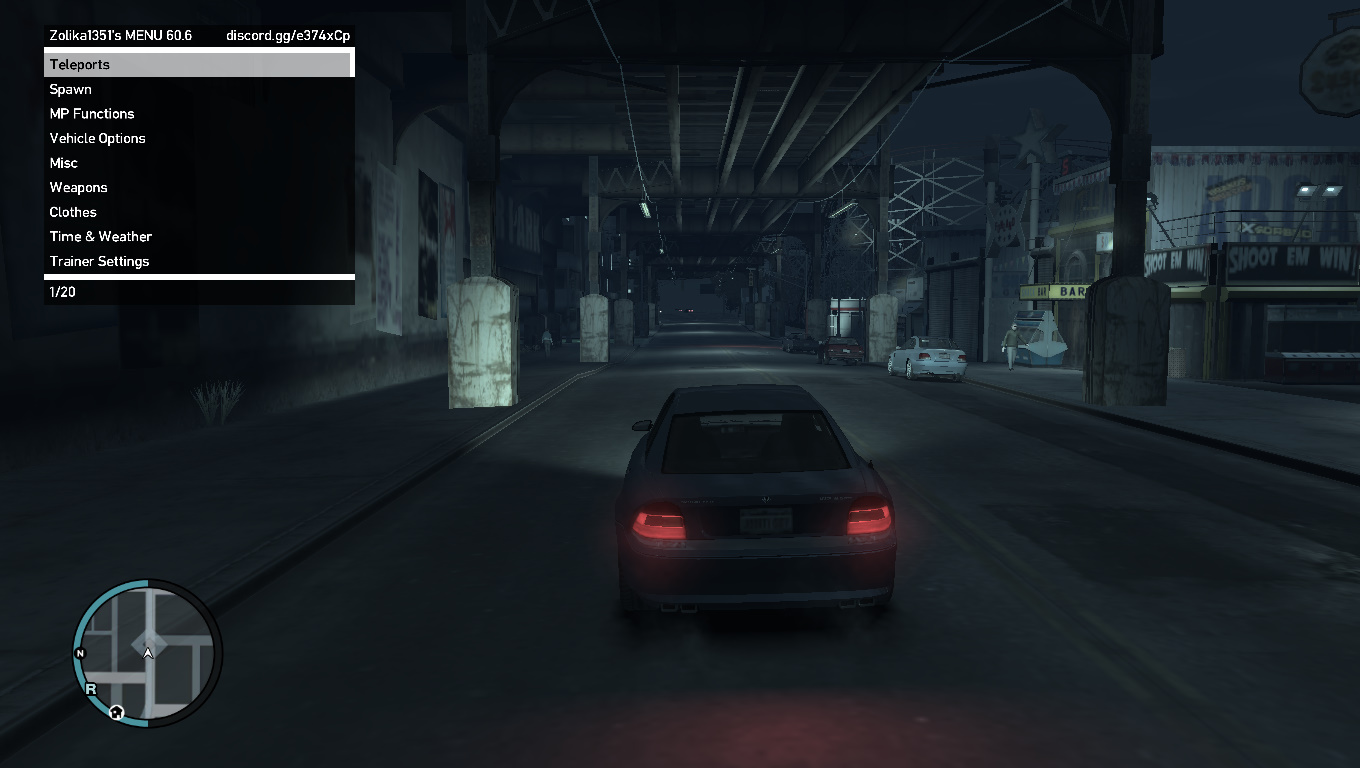Image resolution: width=1360 pixels, height=768 pixels.
Task: Click the R indicator on the radar edge
Action: click(91, 689)
